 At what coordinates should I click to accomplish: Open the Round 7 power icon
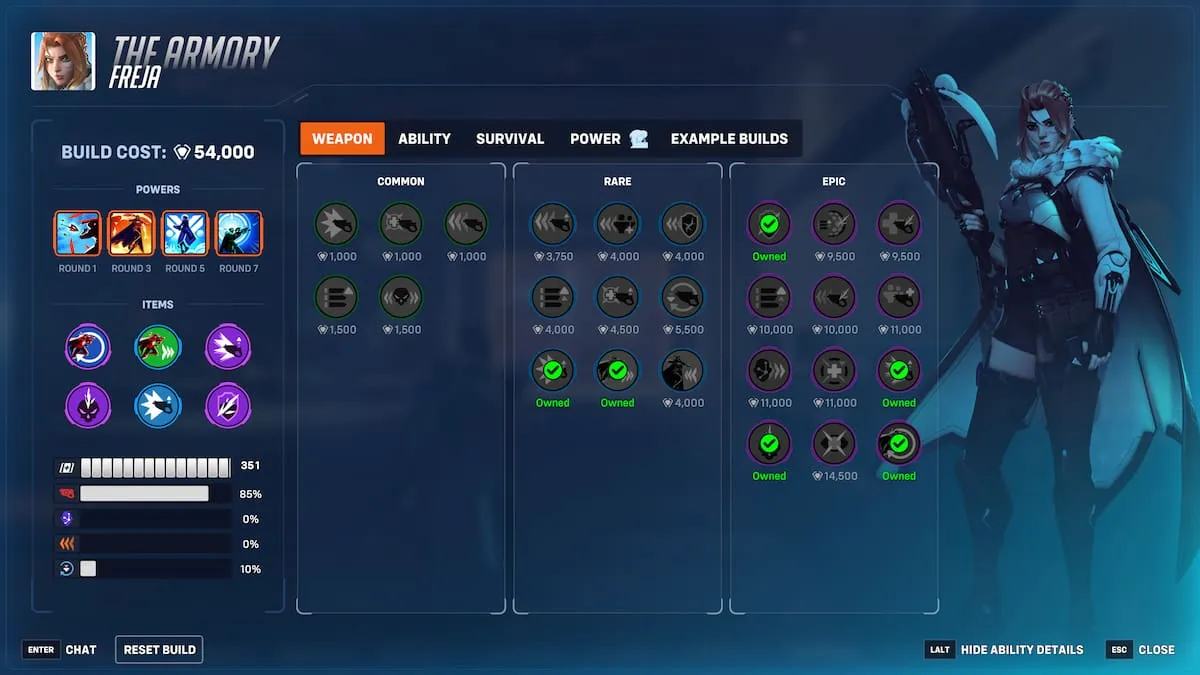[x=239, y=234]
